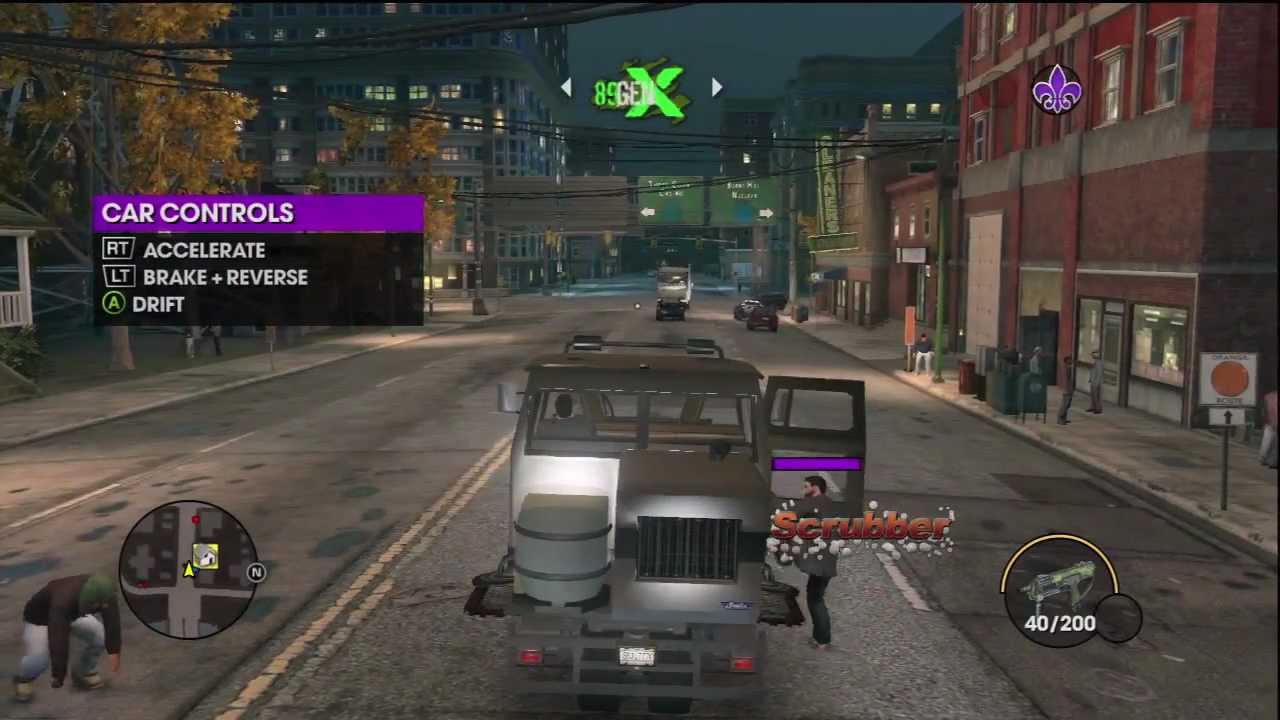Viewport: 1280px width, 720px height.
Task: Click the 40/200 ammo counter
Action: (x=1059, y=623)
